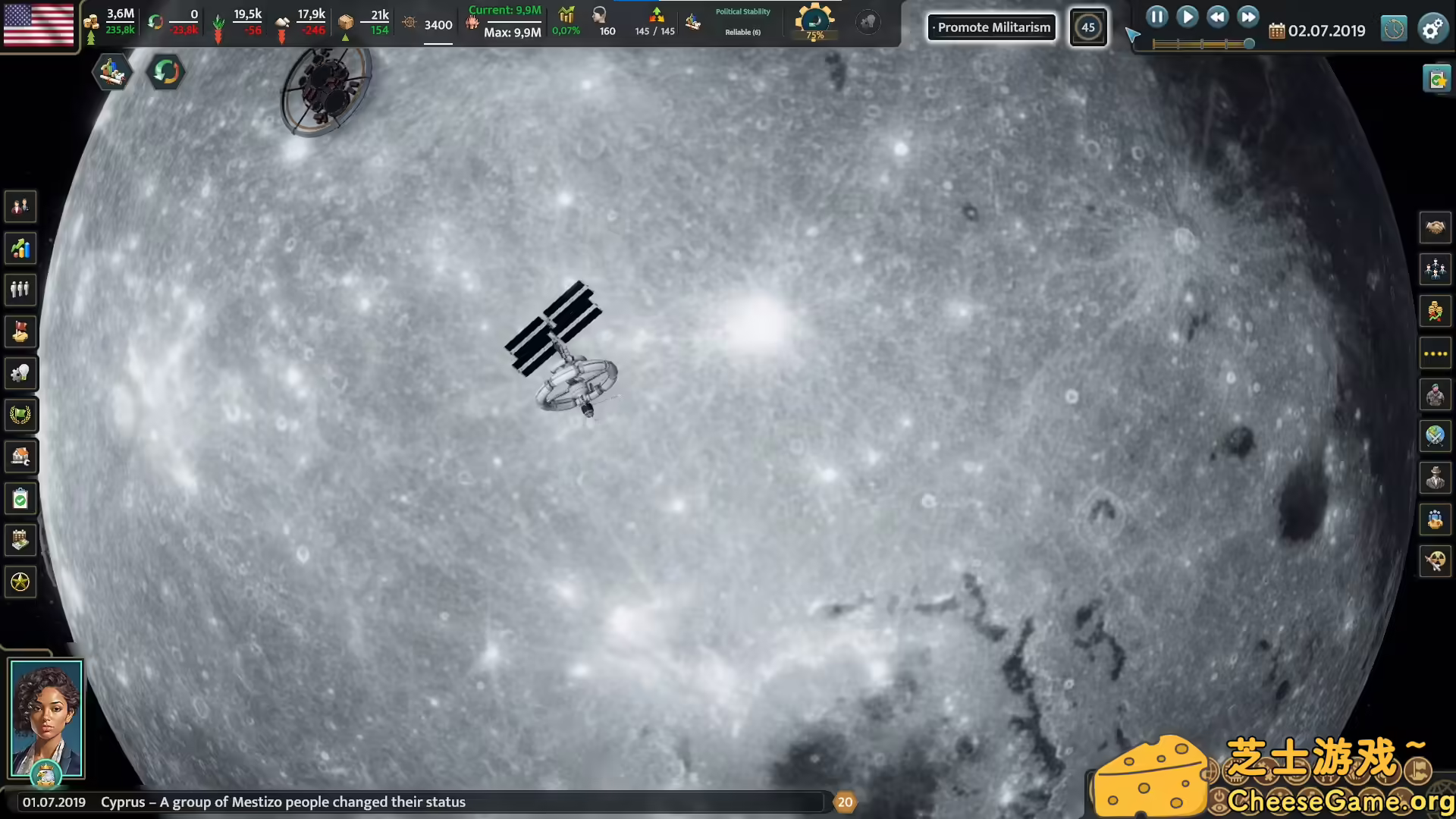The height and width of the screenshot is (819, 1456).
Task: Open the tasks list with the green checkmark clipboard
Action: point(20,498)
